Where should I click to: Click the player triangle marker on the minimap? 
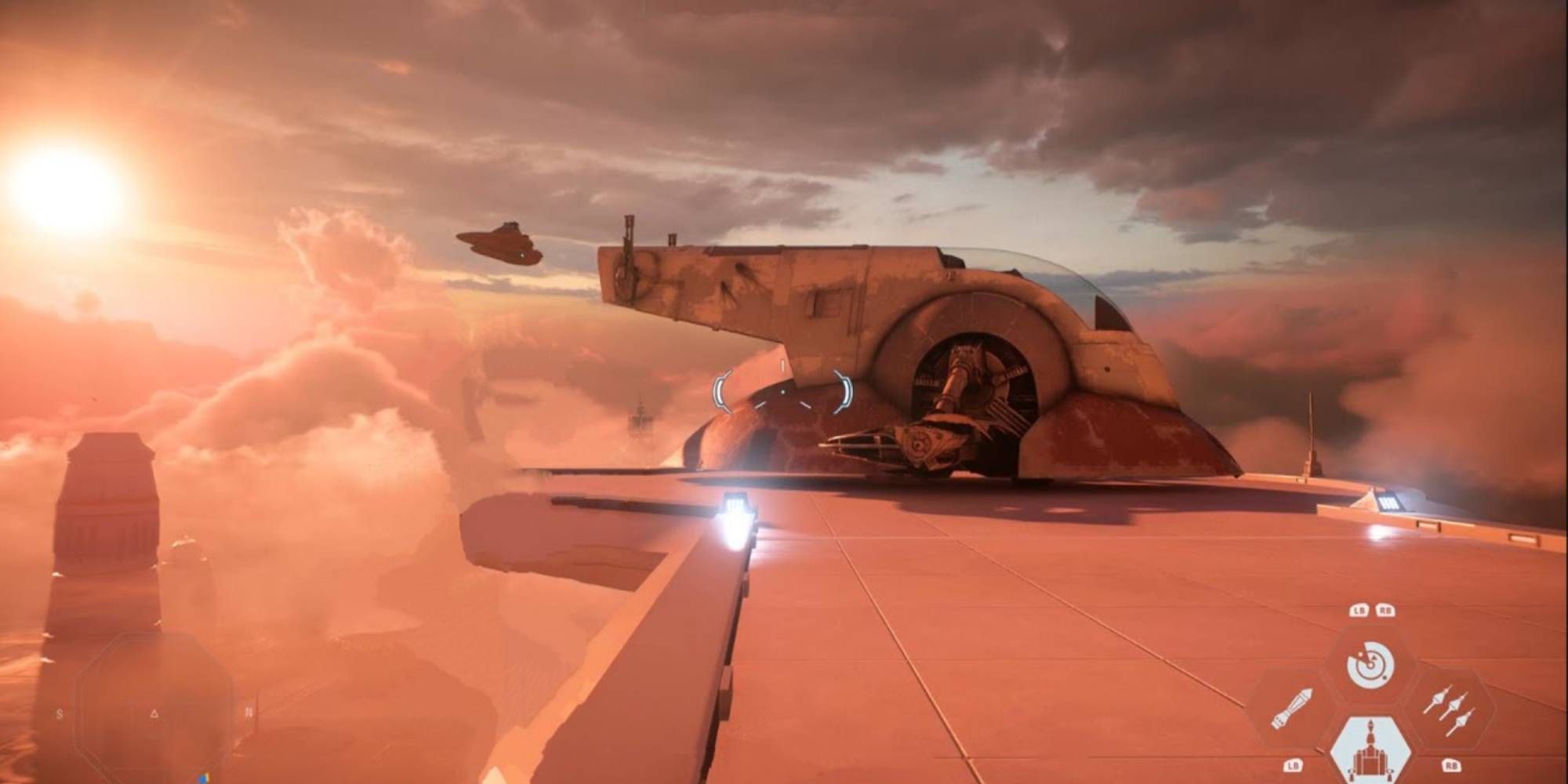tap(154, 713)
